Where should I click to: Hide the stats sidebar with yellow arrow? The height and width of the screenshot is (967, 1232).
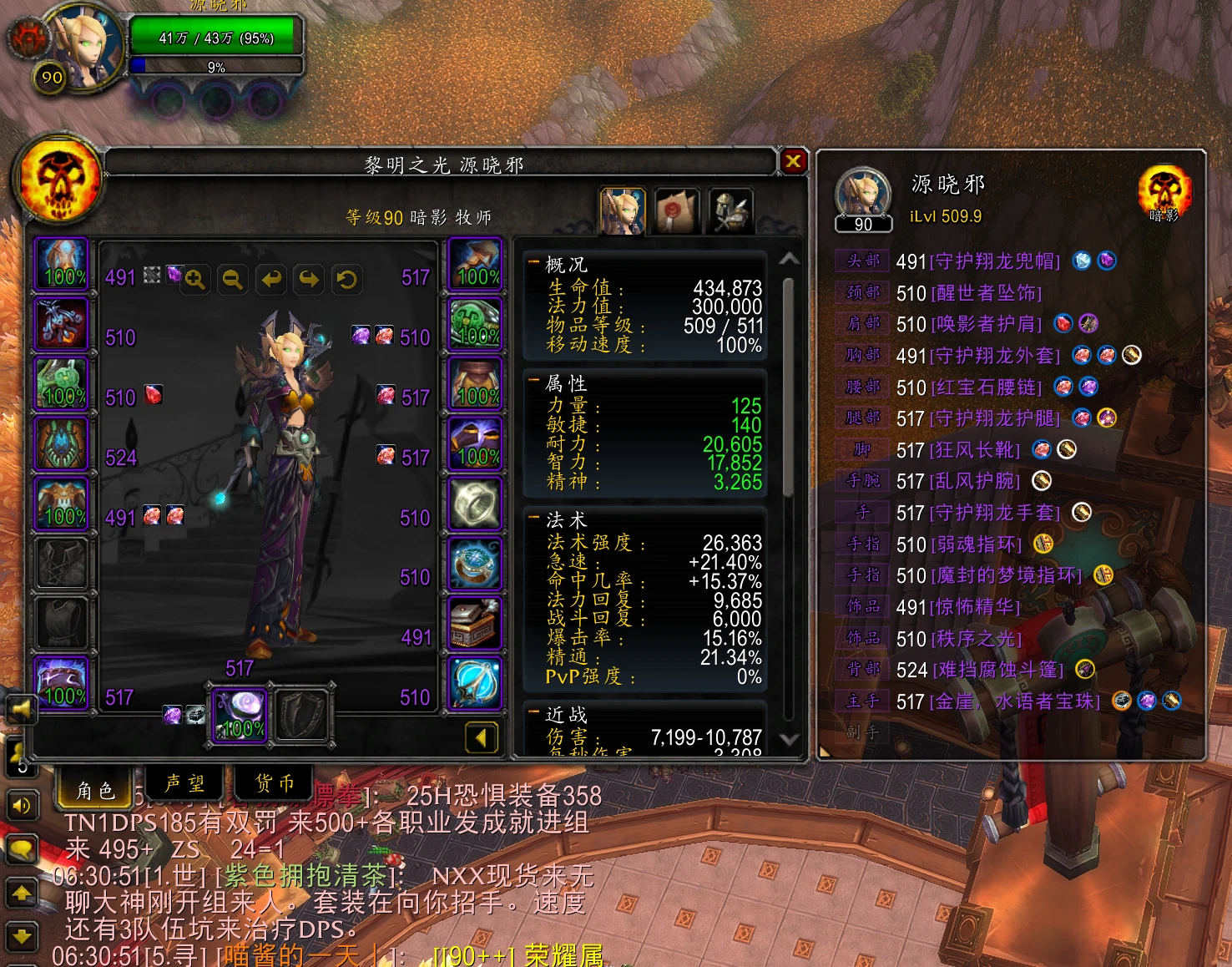coord(481,737)
